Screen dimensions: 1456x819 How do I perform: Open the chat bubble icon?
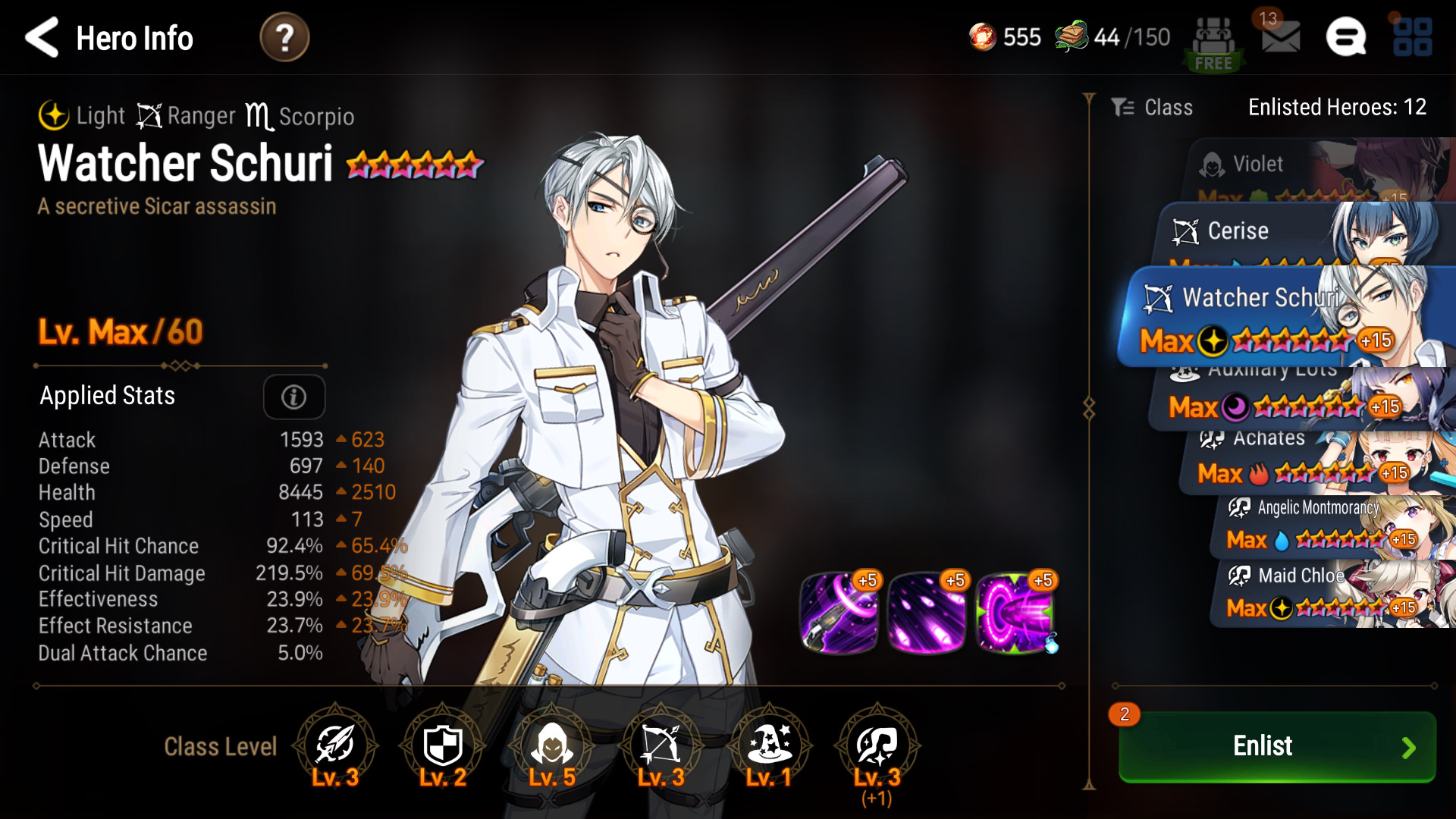(1346, 37)
